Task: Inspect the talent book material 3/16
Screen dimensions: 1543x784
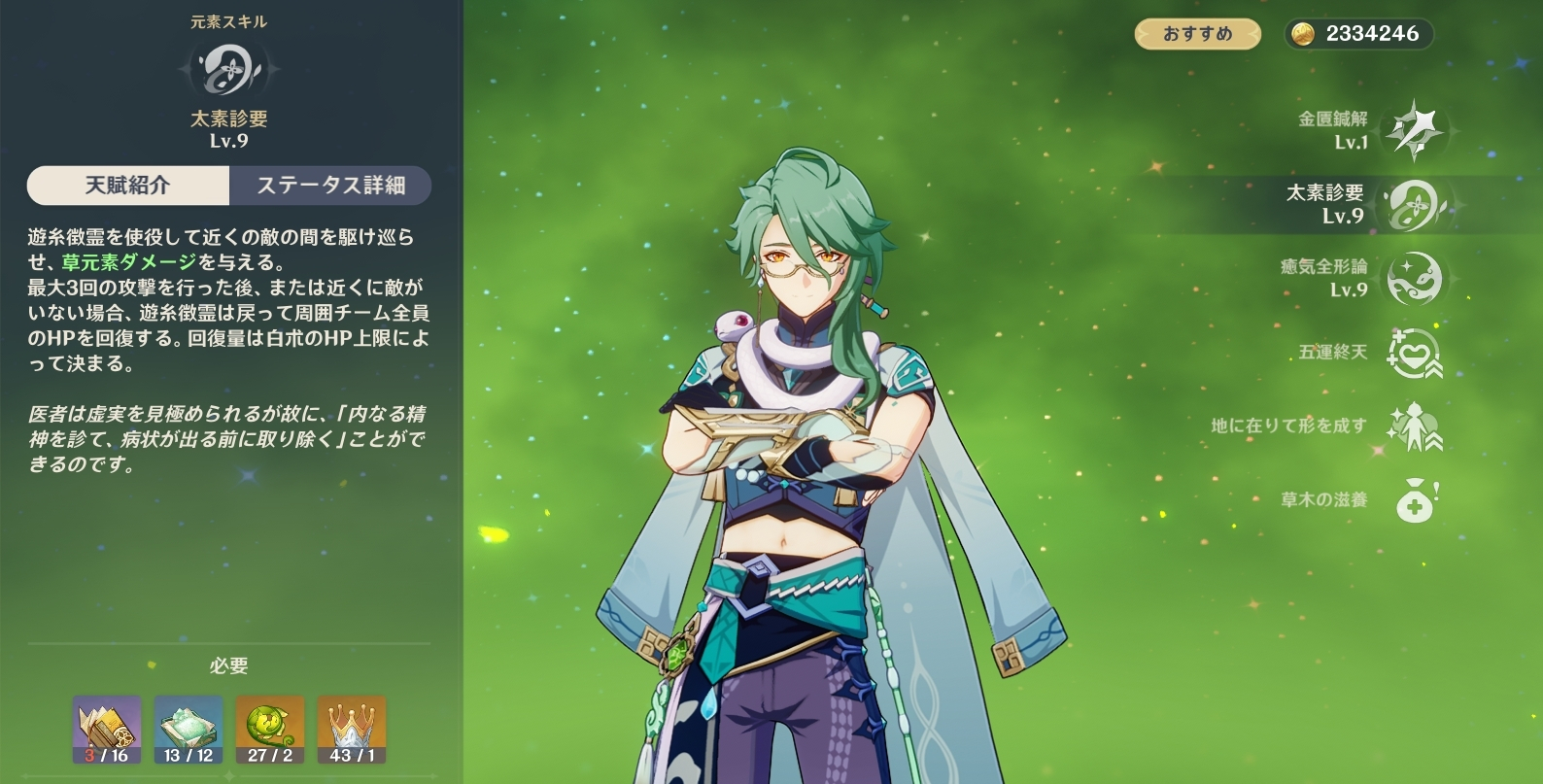Action: coord(107,730)
